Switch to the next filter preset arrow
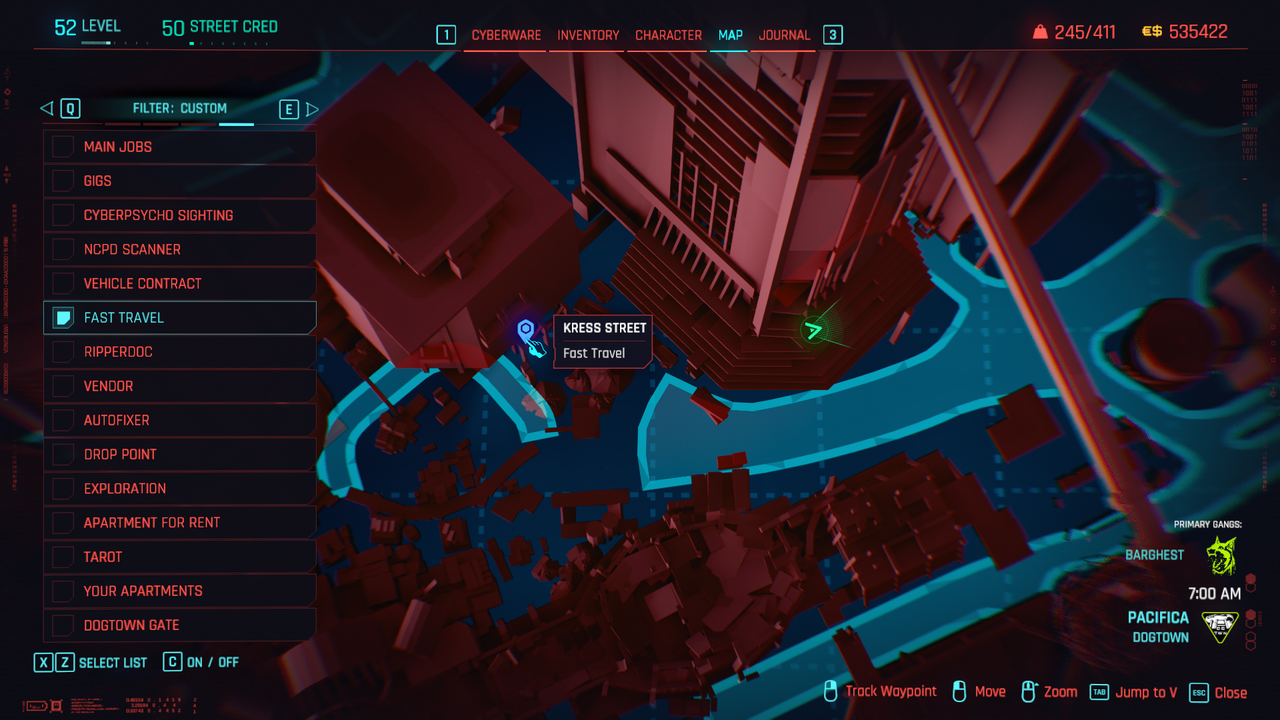 pyautogui.click(x=312, y=109)
